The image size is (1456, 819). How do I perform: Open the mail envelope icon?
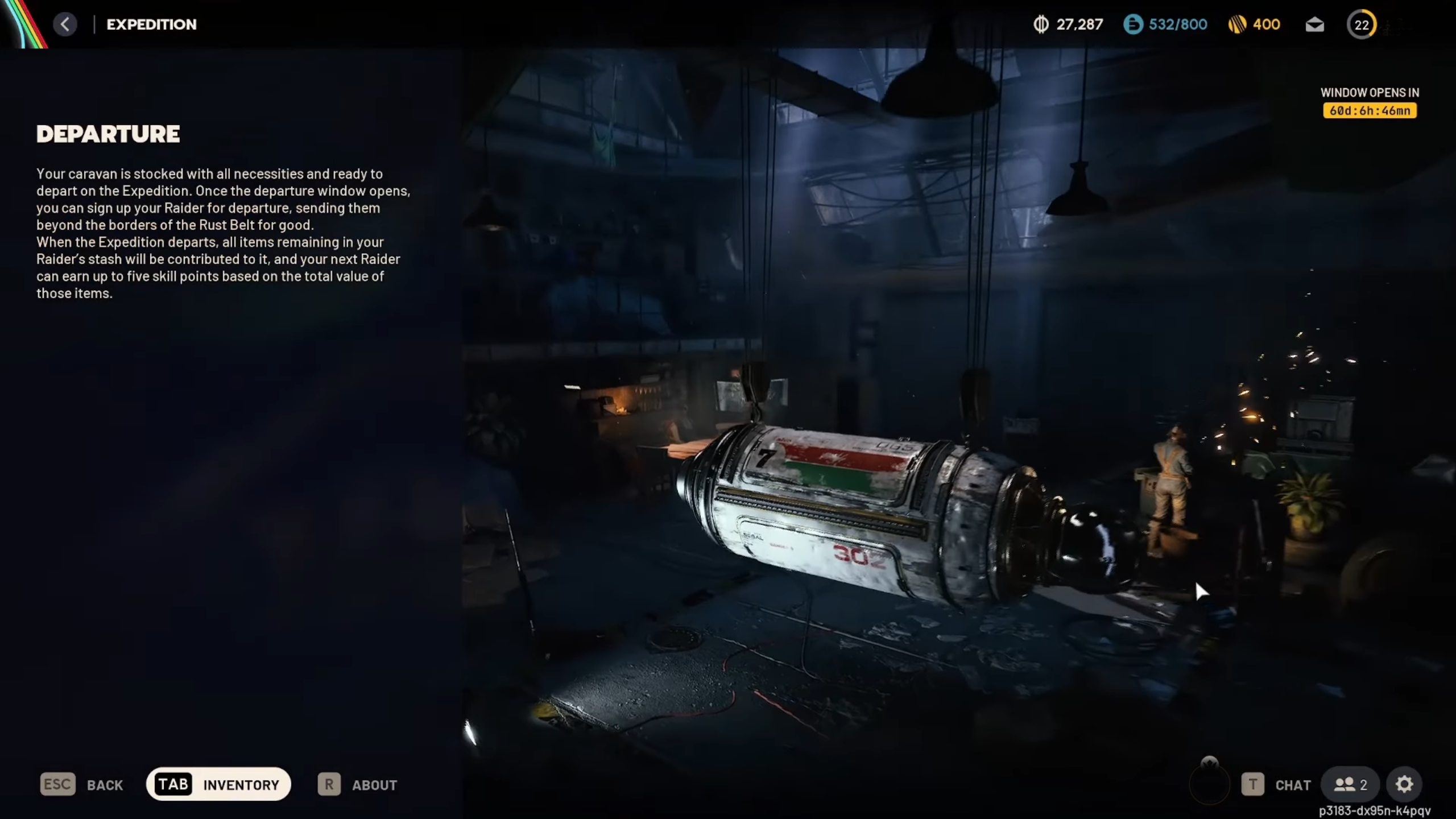[x=1314, y=24]
